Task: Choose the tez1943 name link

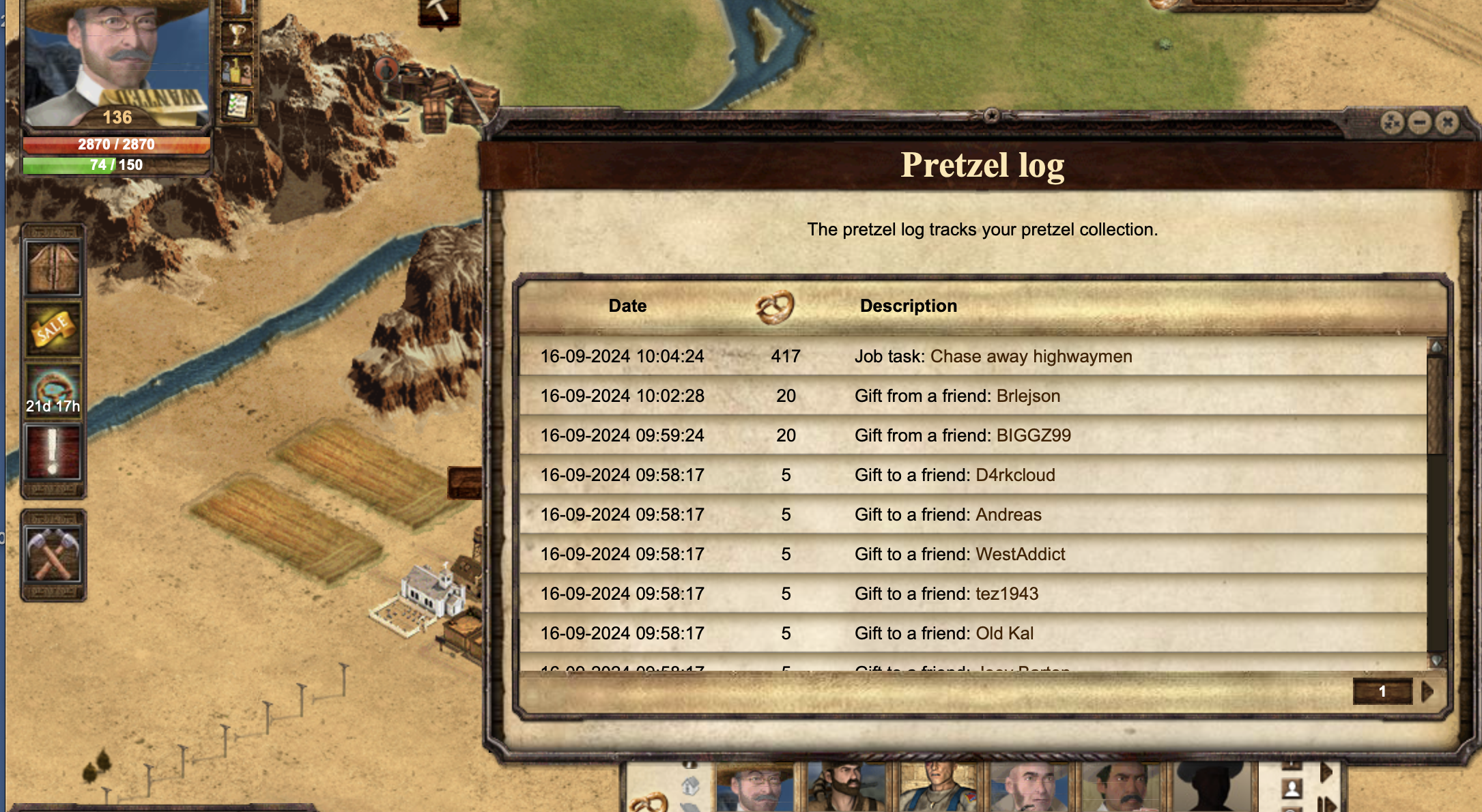Action: pyautogui.click(x=1007, y=594)
